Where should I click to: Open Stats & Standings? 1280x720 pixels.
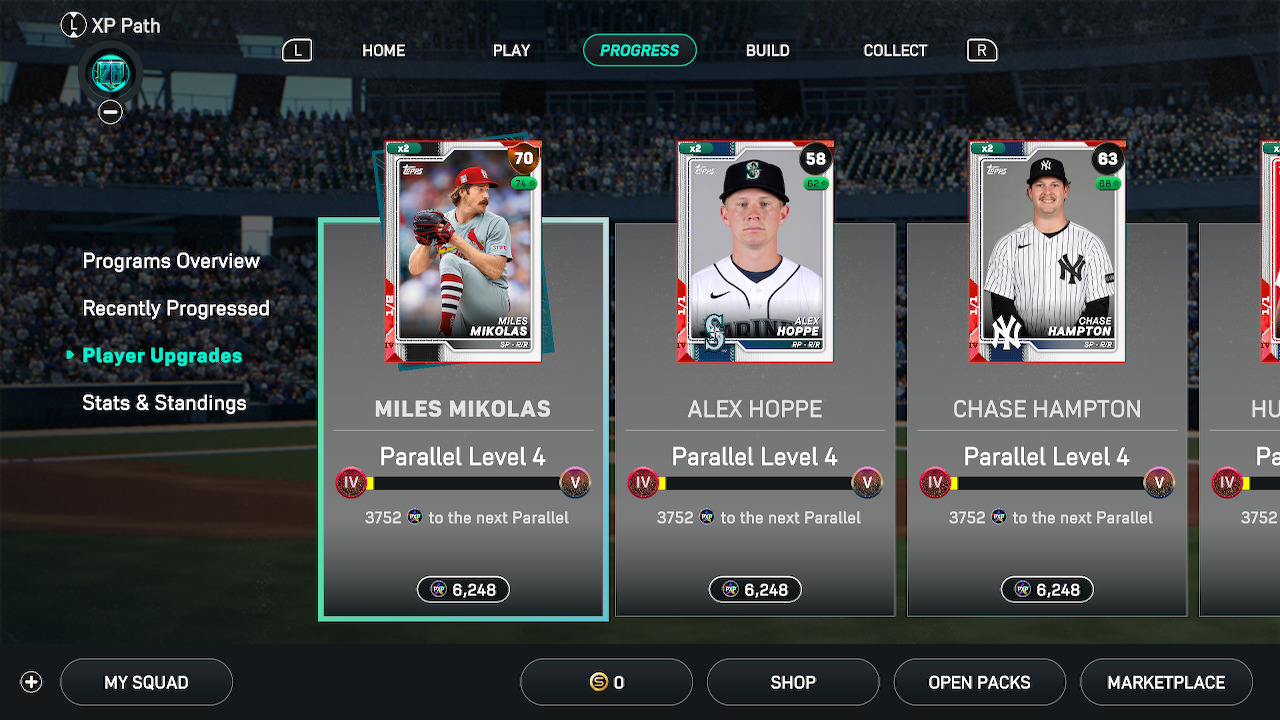(x=164, y=403)
